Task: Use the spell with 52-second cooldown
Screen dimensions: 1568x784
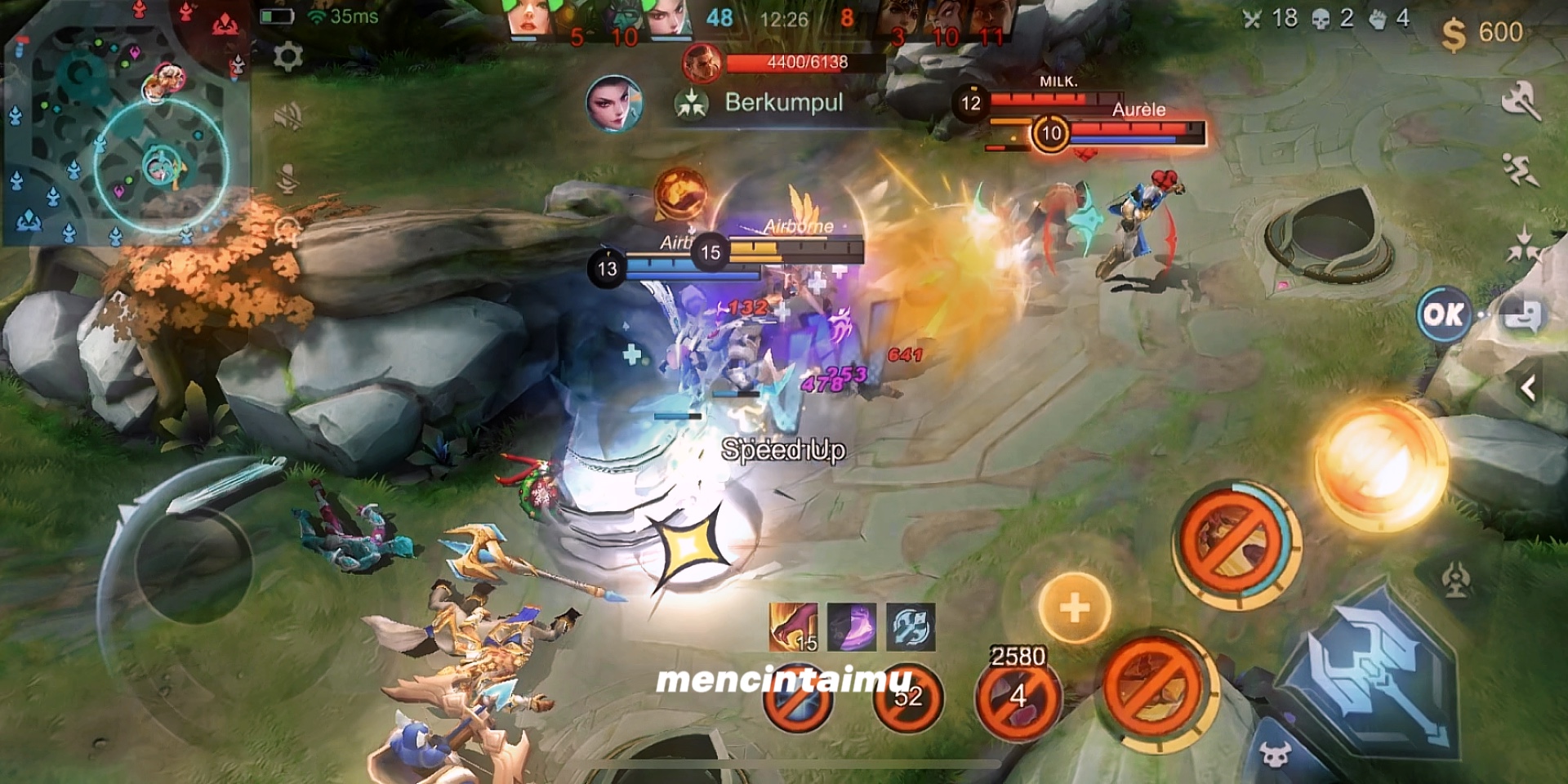Action: 907,697
